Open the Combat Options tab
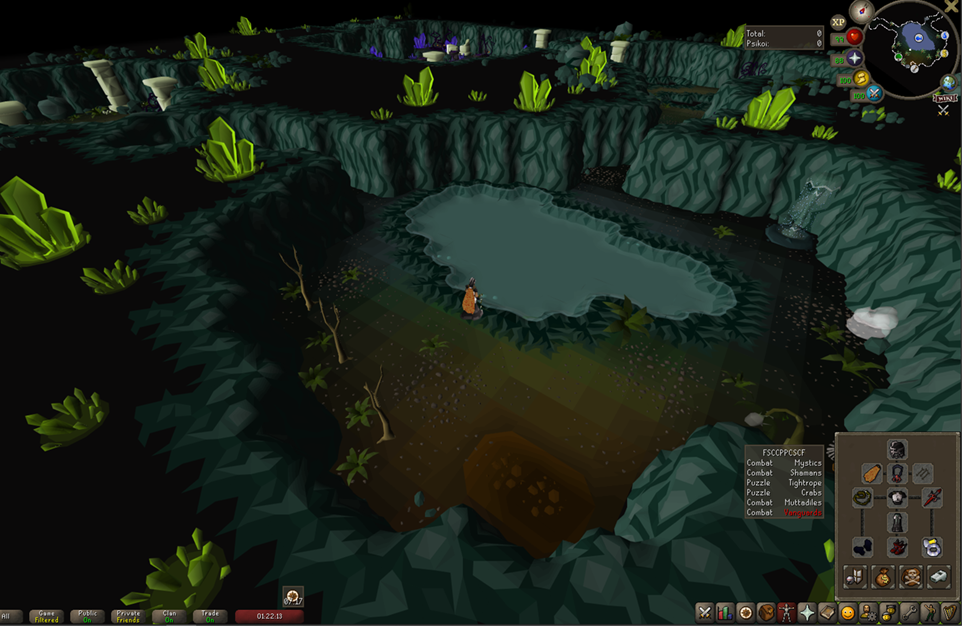Image resolution: width=962 pixels, height=626 pixels. point(705,612)
